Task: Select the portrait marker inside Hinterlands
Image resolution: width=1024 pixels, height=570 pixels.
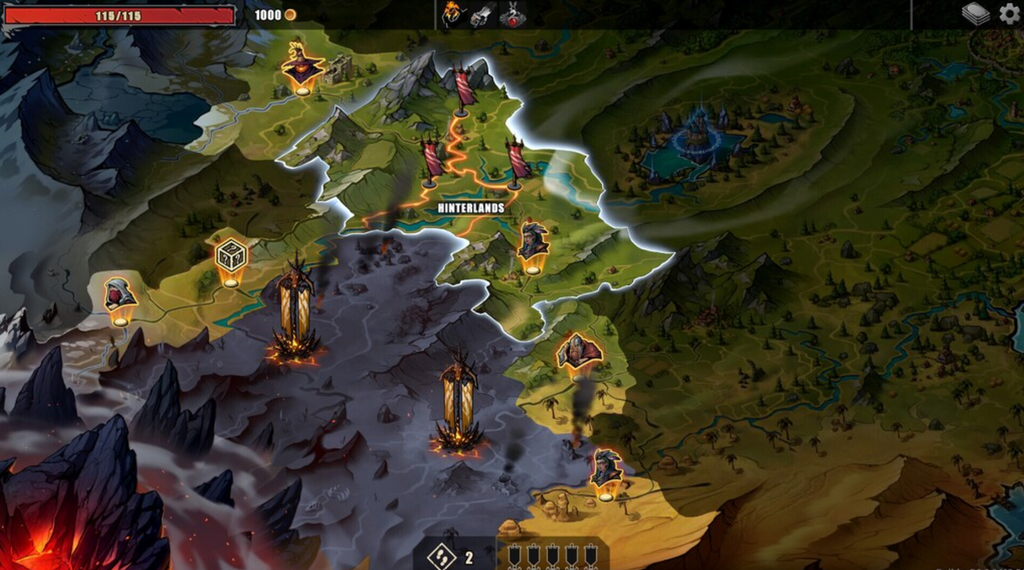Action: (533, 242)
